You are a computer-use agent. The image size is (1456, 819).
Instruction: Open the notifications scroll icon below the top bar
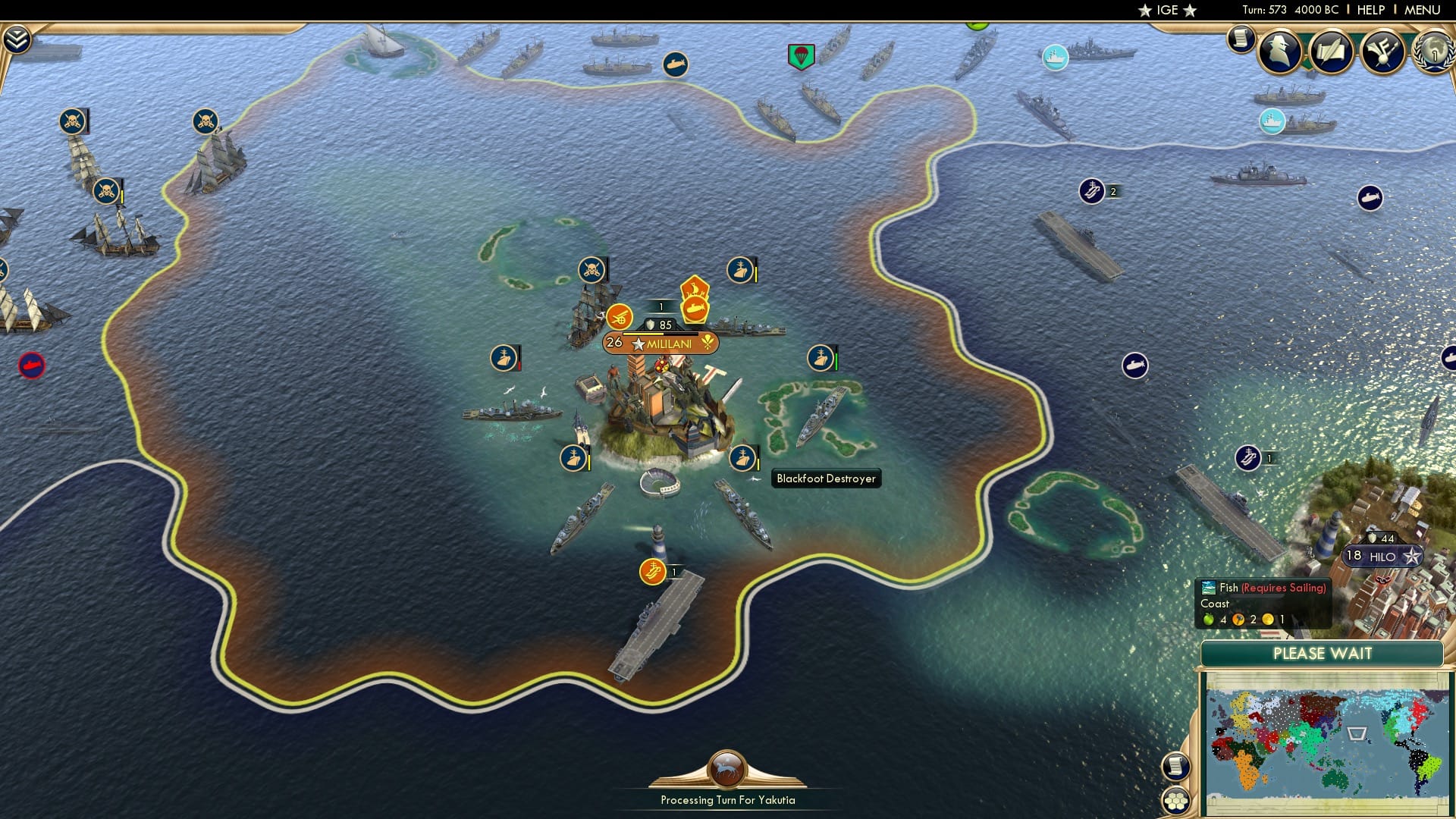(x=1241, y=39)
